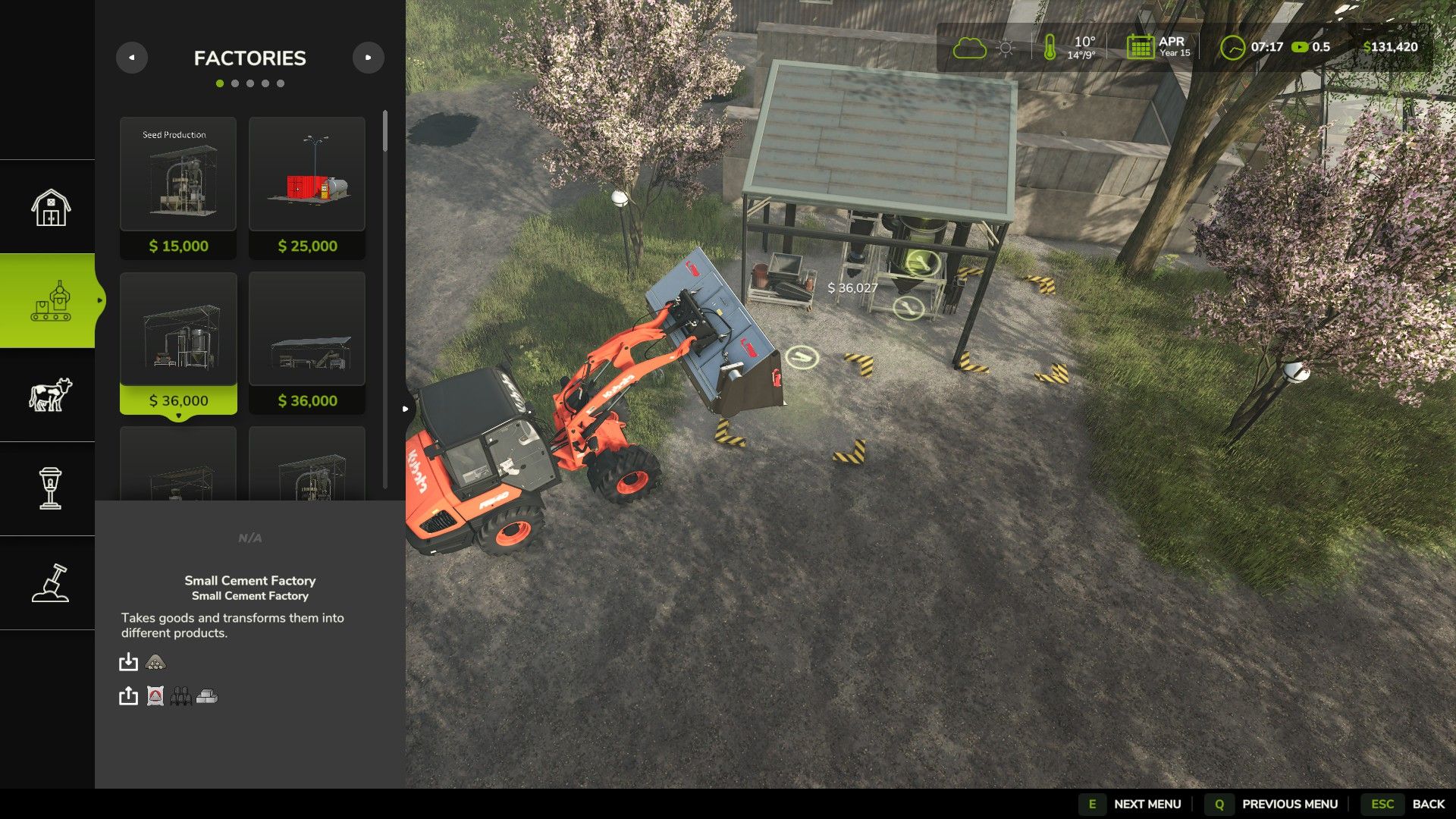Image resolution: width=1456 pixels, height=819 pixels.
Task: Click the cement bag output icon
Action: point(155,695)
